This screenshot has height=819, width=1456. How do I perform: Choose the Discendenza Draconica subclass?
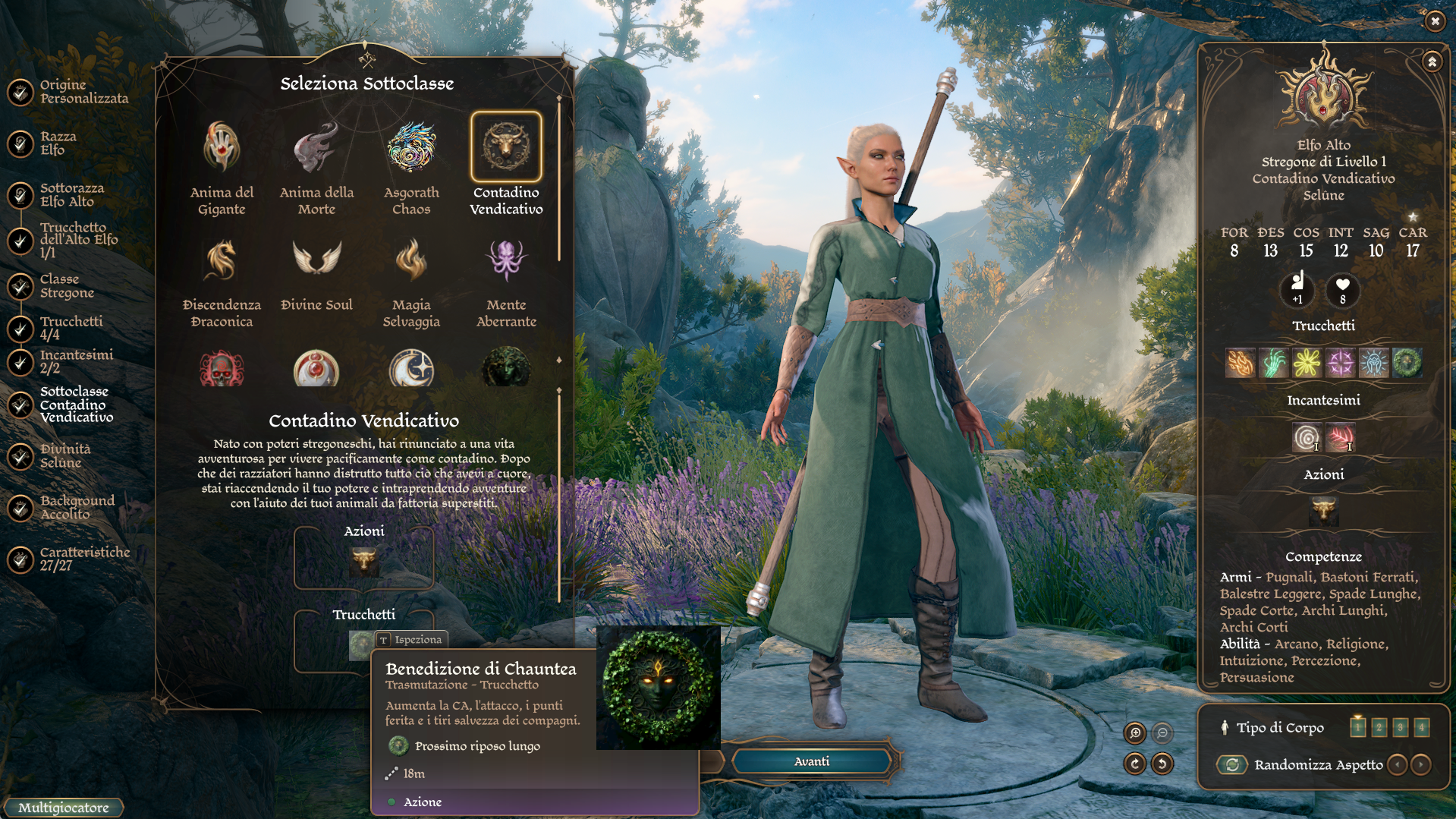(x=222, y=260)
